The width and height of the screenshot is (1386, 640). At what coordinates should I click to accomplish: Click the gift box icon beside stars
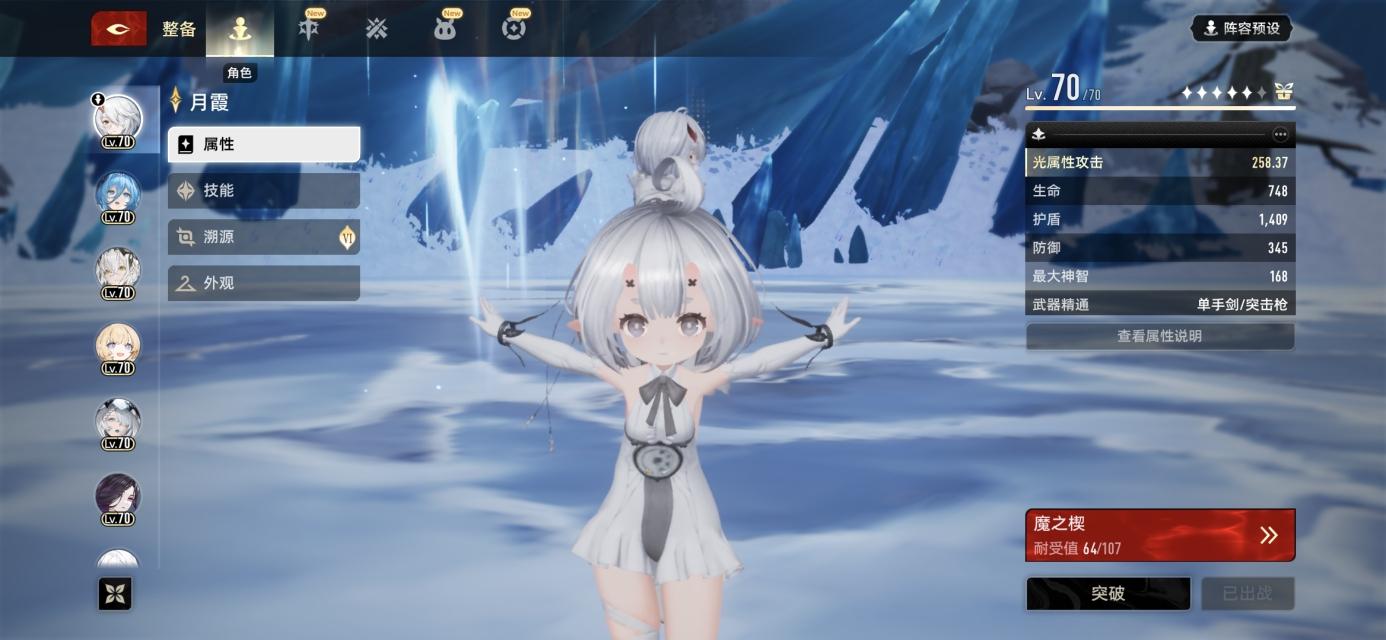point(1283,93)
